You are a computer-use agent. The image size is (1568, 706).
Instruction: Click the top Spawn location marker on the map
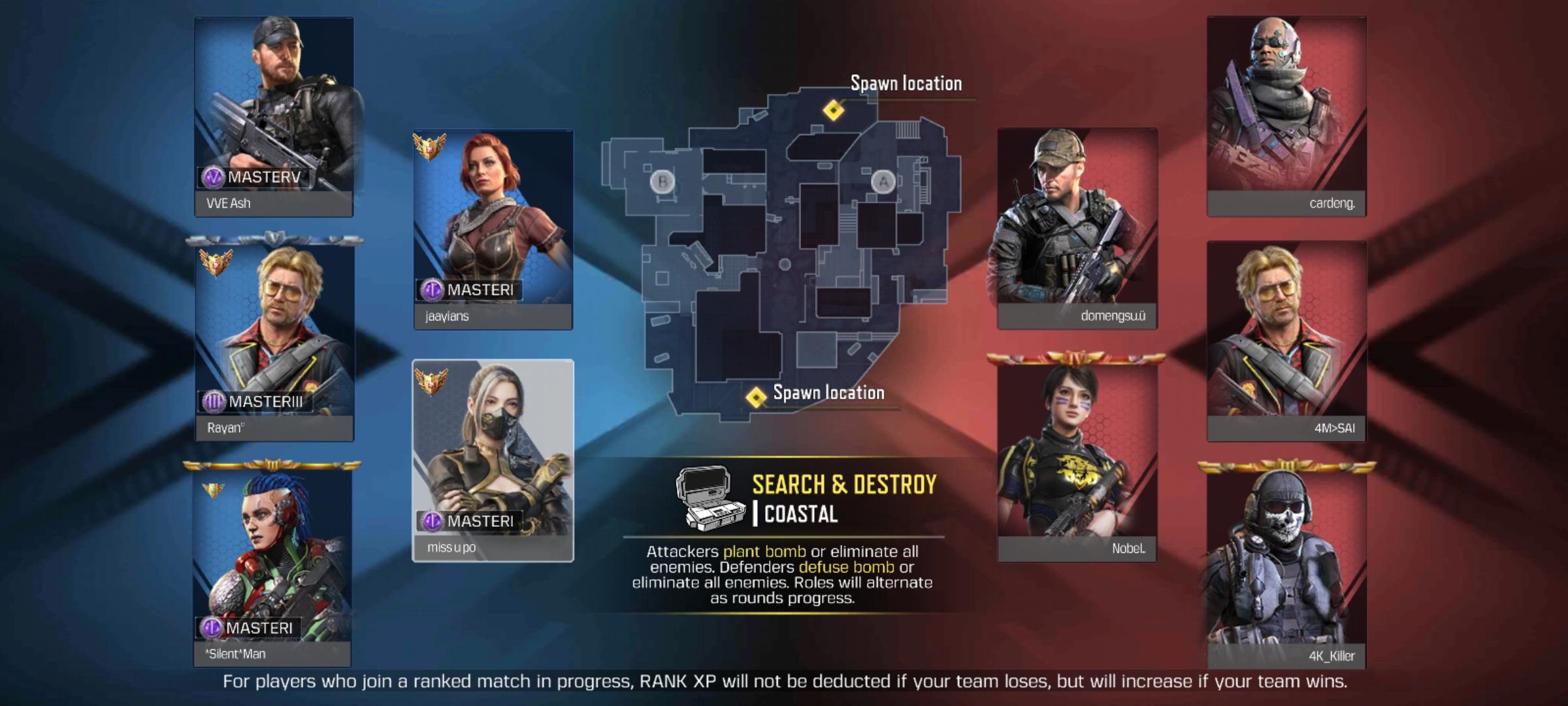coord(834,111)
